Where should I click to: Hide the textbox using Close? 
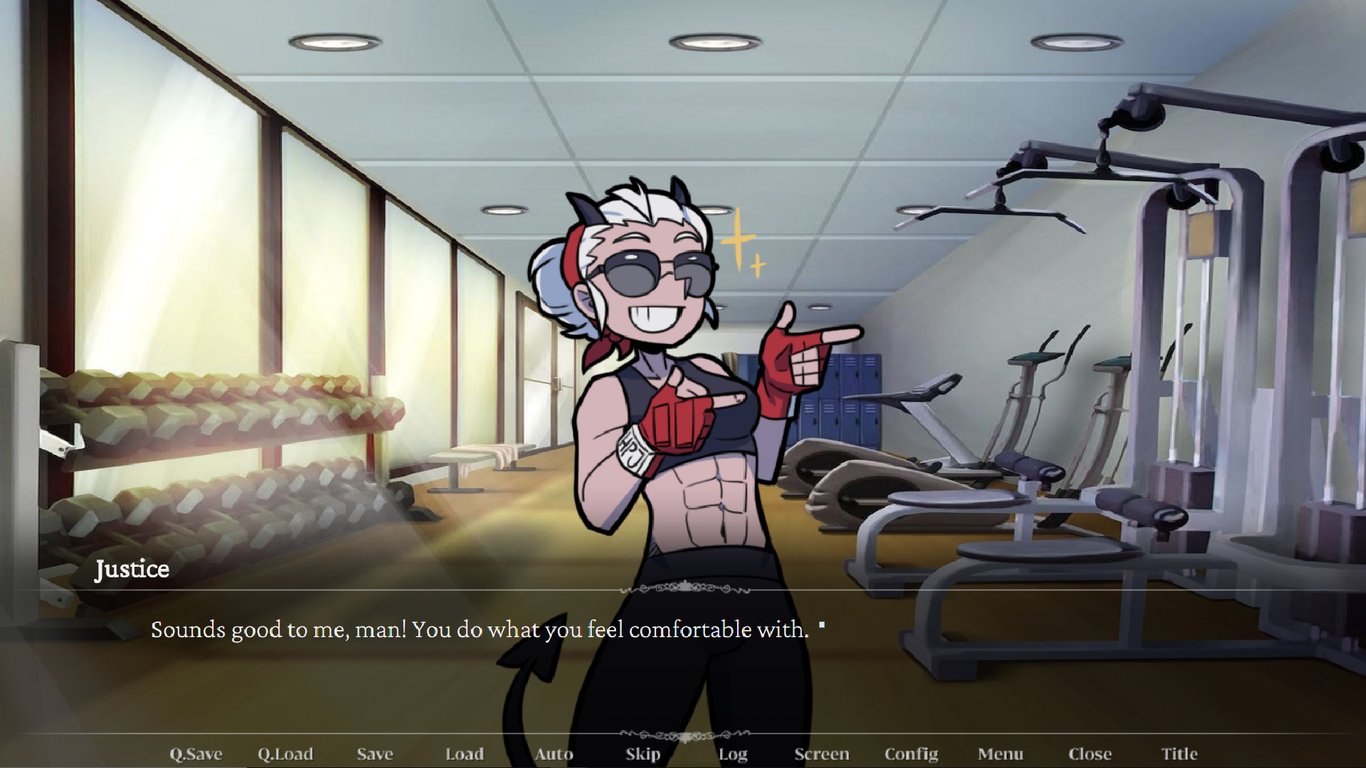coord(1089,753)
